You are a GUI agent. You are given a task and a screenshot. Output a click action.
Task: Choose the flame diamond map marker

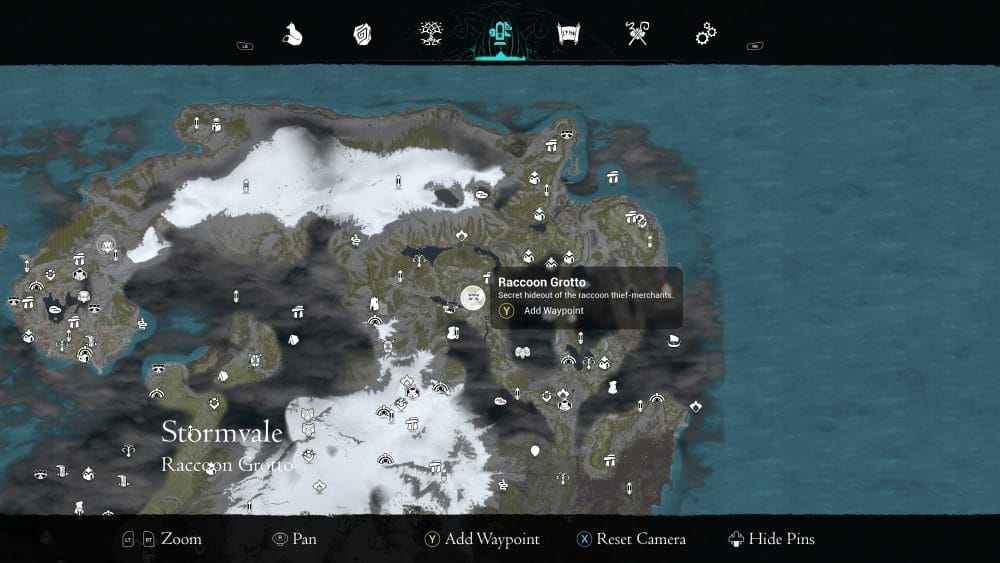[695, 406]
